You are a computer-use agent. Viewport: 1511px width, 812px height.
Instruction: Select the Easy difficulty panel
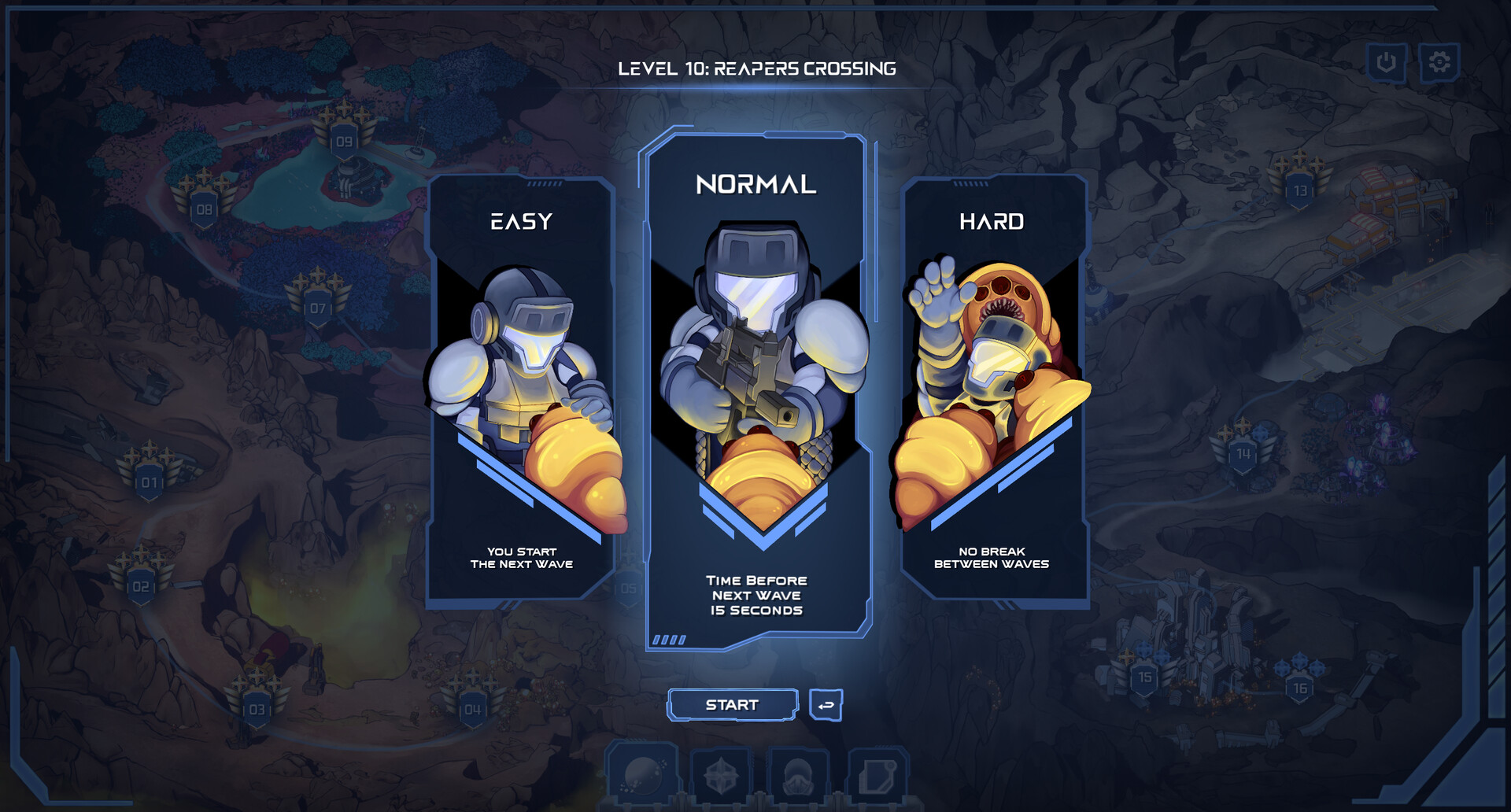pos(523,393)
